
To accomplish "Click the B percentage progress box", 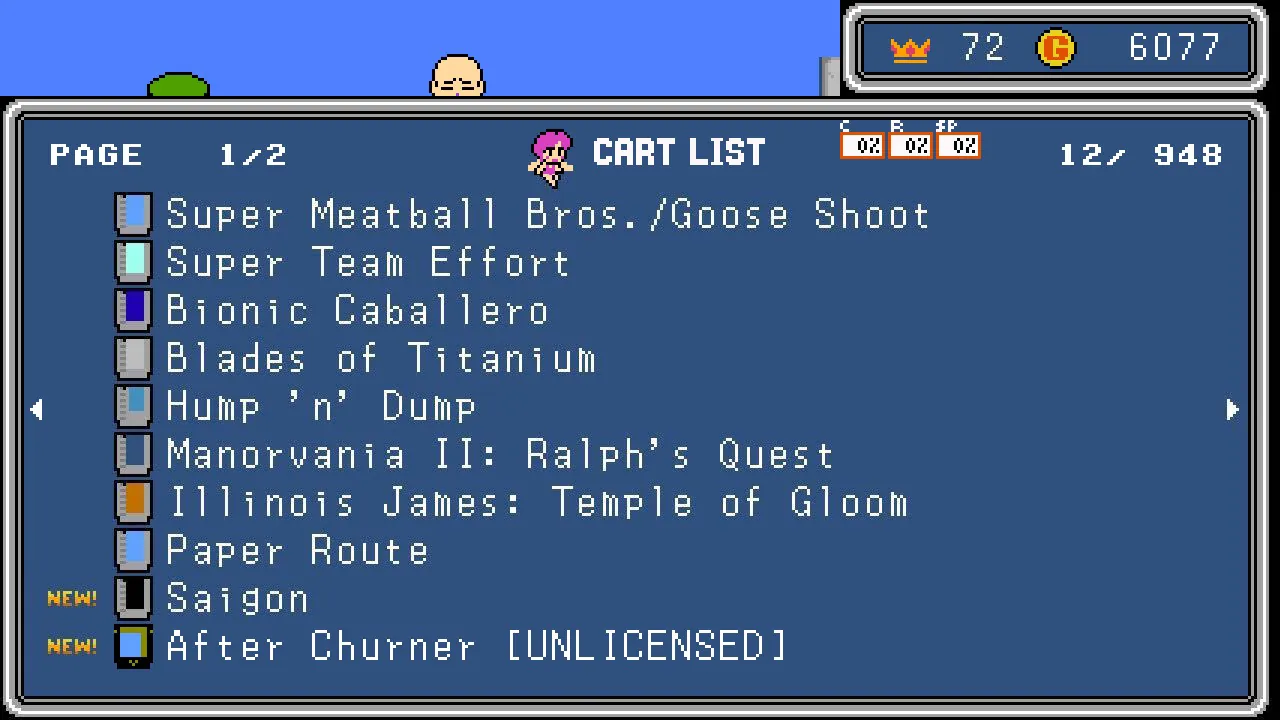I will tap(912, 145).
